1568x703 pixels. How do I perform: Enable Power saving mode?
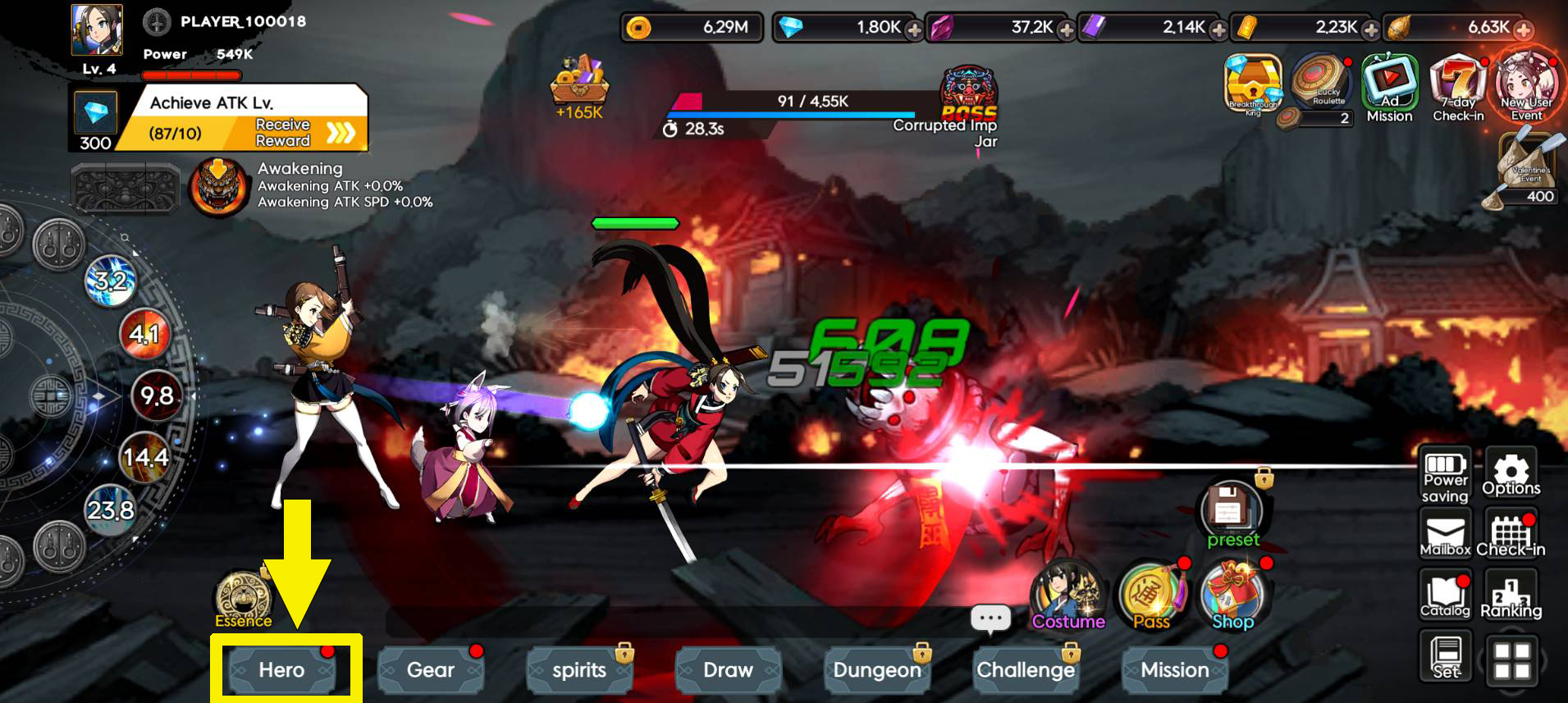point(1445,473)
